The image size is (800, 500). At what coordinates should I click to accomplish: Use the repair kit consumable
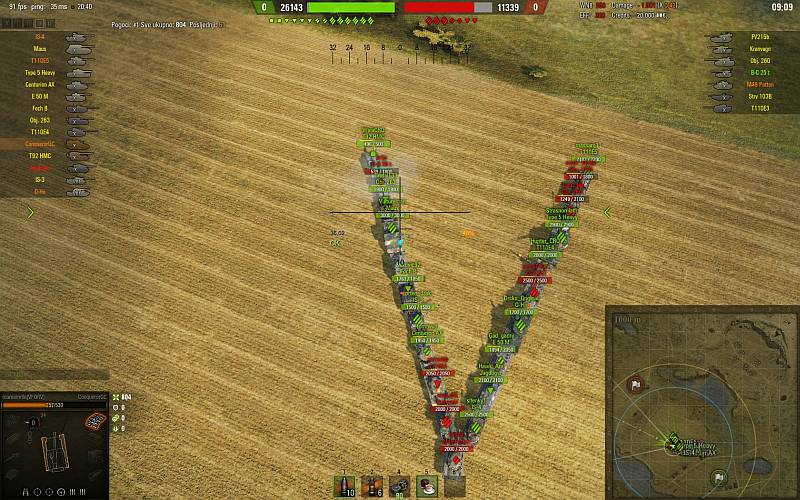tap(401, 486)
